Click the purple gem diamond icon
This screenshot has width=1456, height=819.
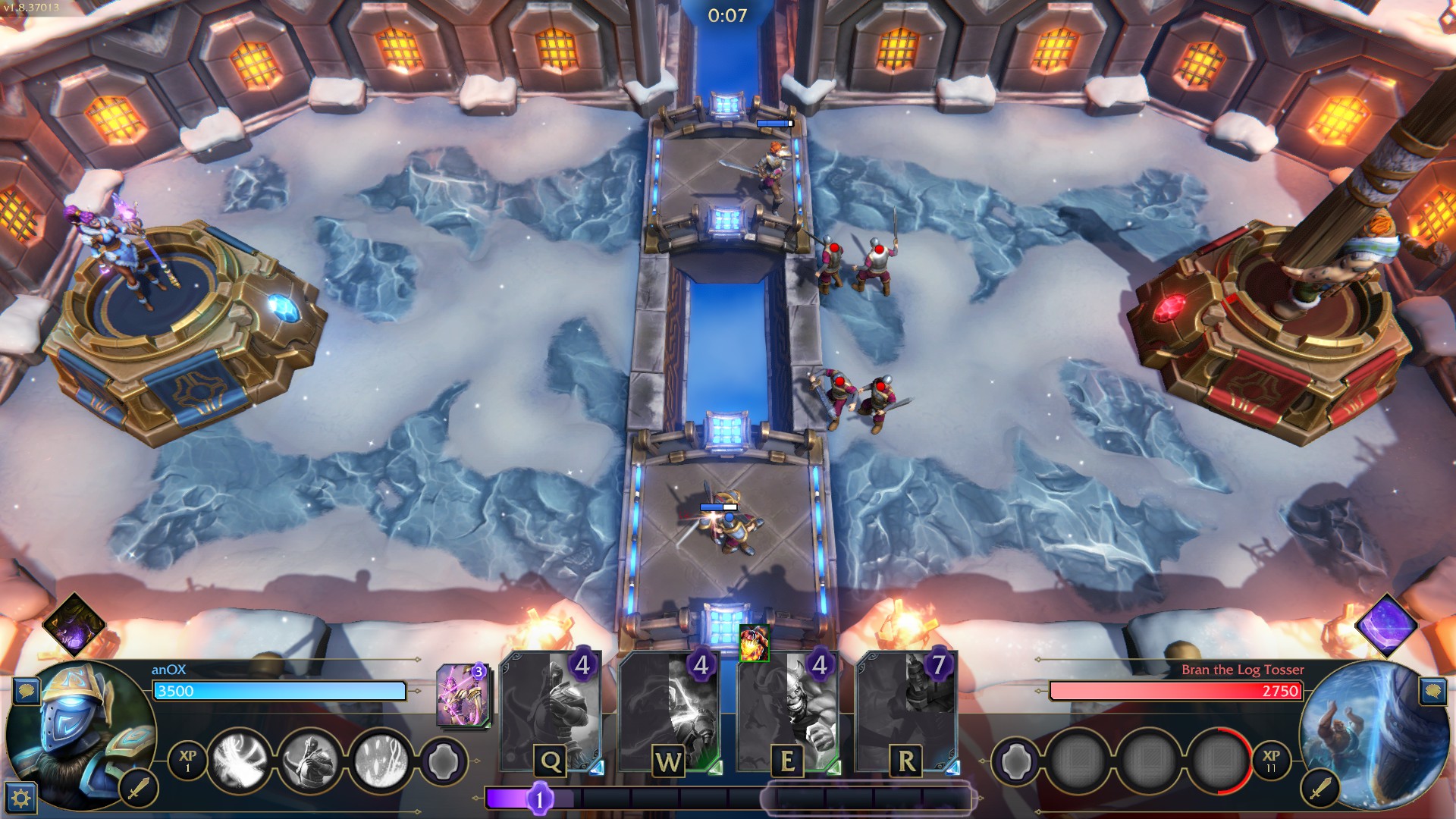pos(1387,626)
